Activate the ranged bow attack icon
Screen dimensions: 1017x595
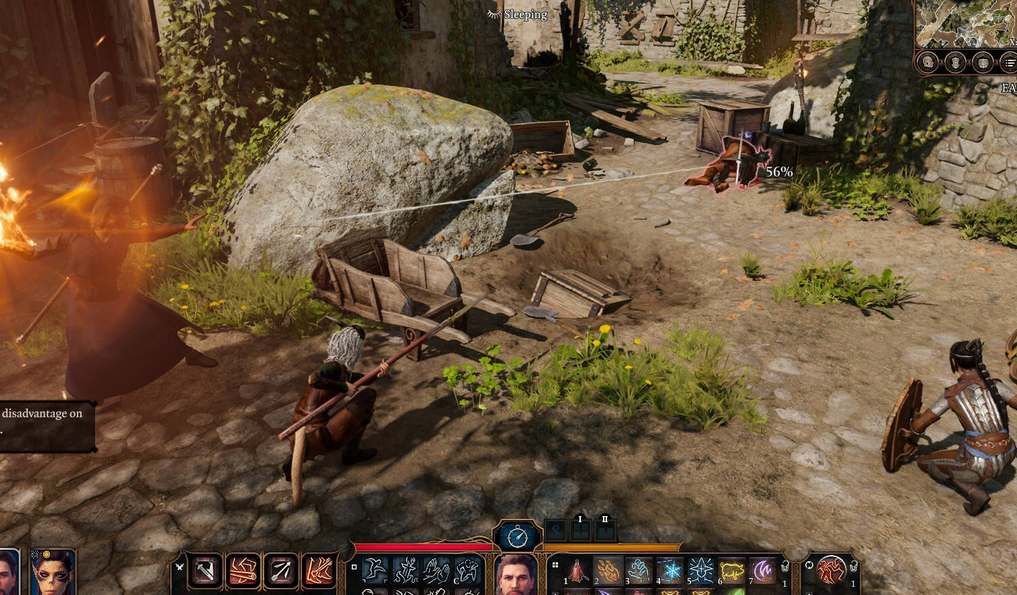(x=281, y=571)
